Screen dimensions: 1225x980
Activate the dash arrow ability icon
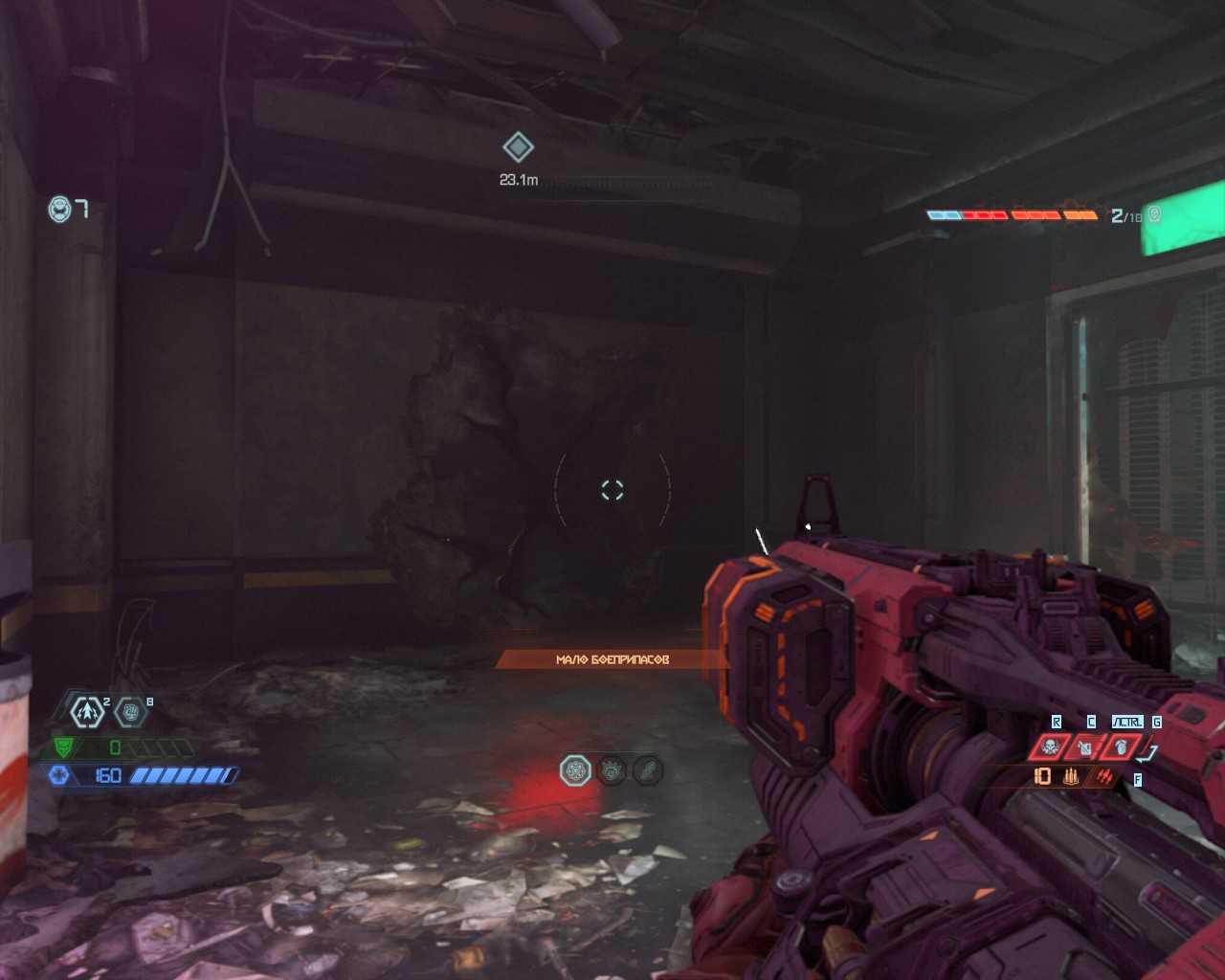(87, 711)
